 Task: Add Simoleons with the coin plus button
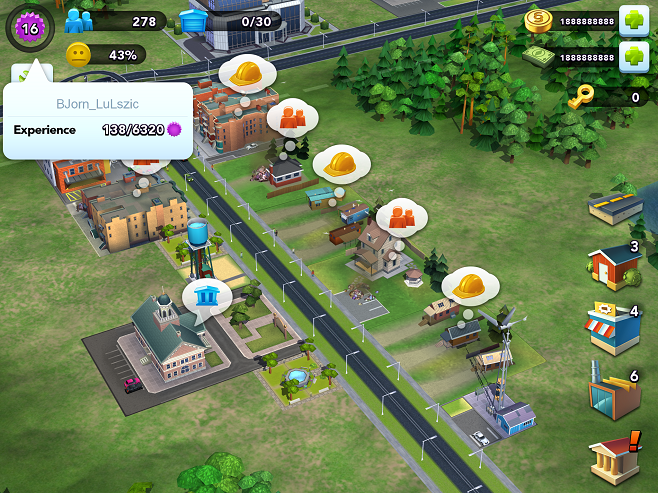[634, 20]
